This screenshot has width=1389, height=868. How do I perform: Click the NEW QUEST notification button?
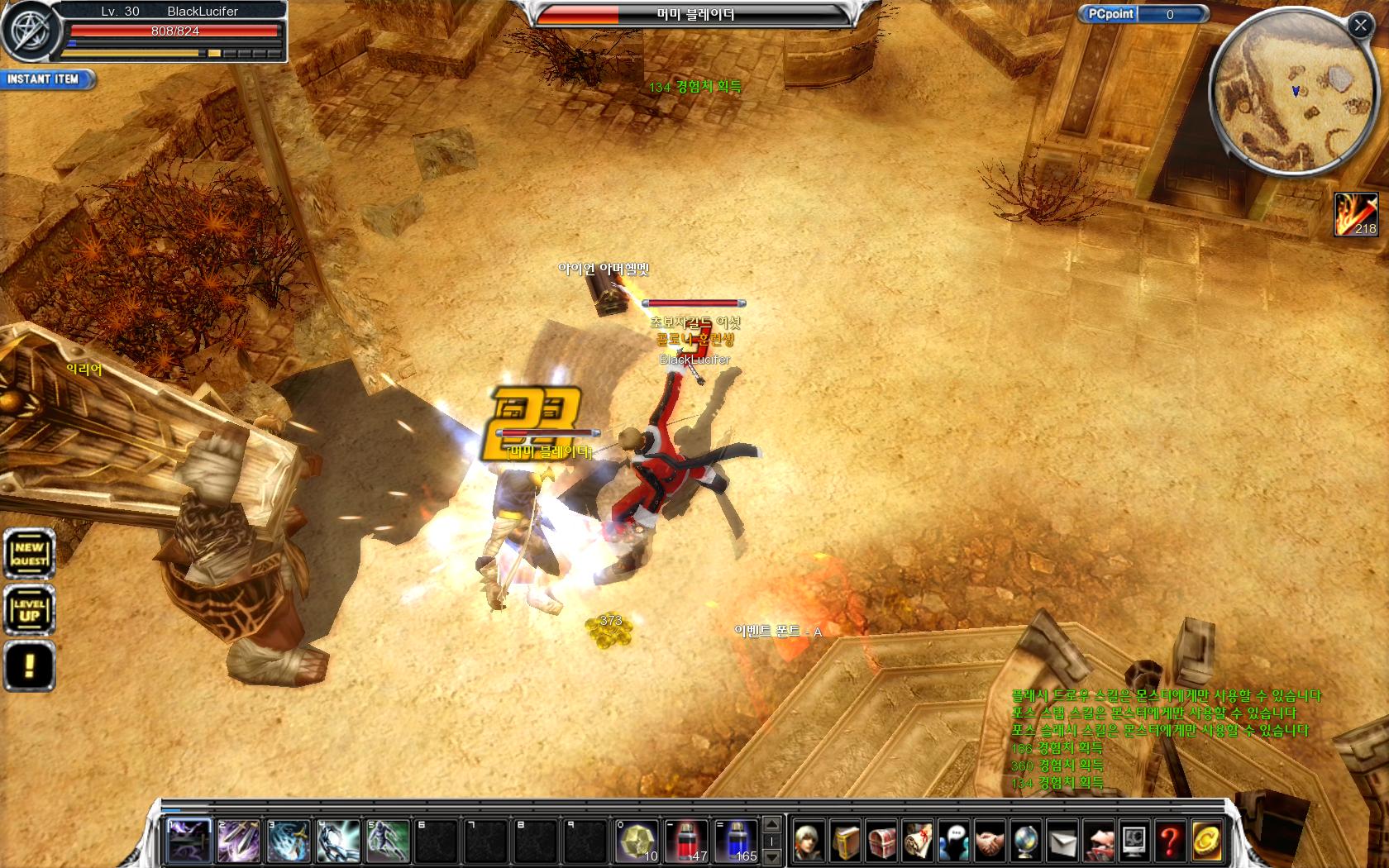point(30,553)
